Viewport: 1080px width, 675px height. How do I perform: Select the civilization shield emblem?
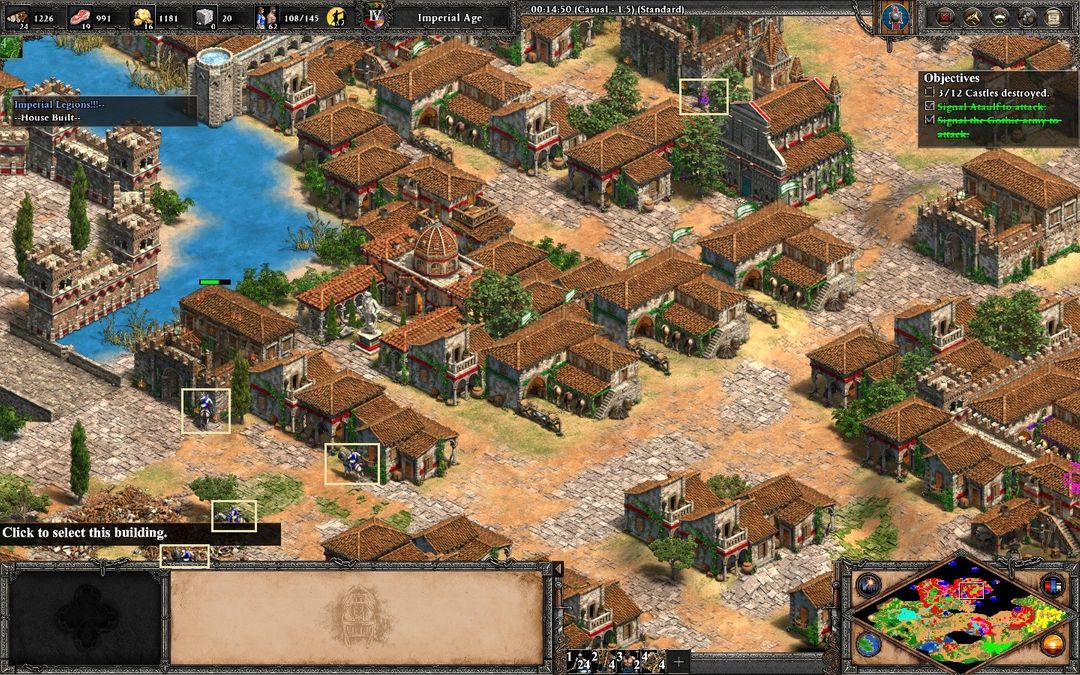(x=893, y=17)
